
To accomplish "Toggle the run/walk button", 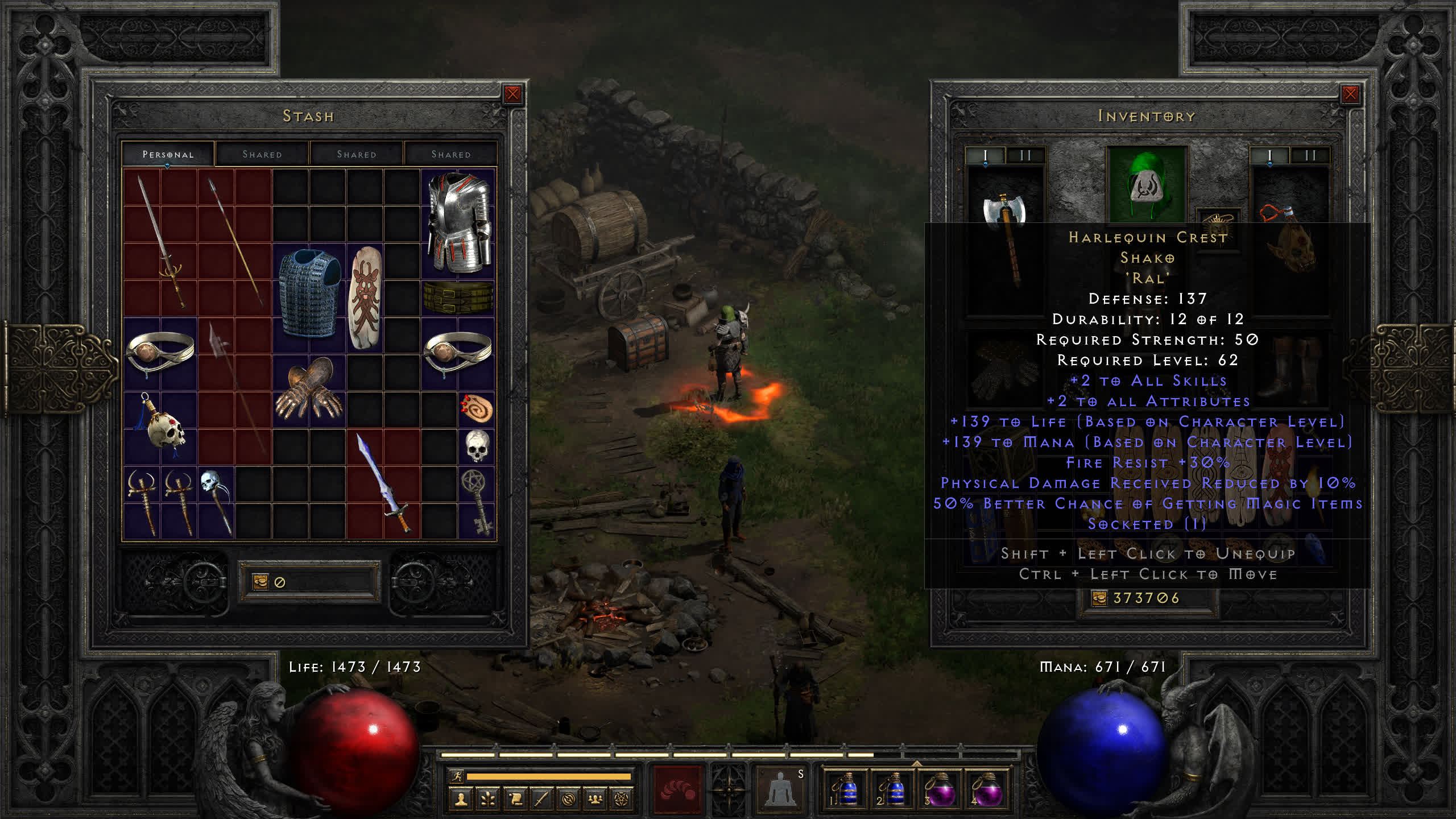I will pyautogui.click(x=456, y=776).
